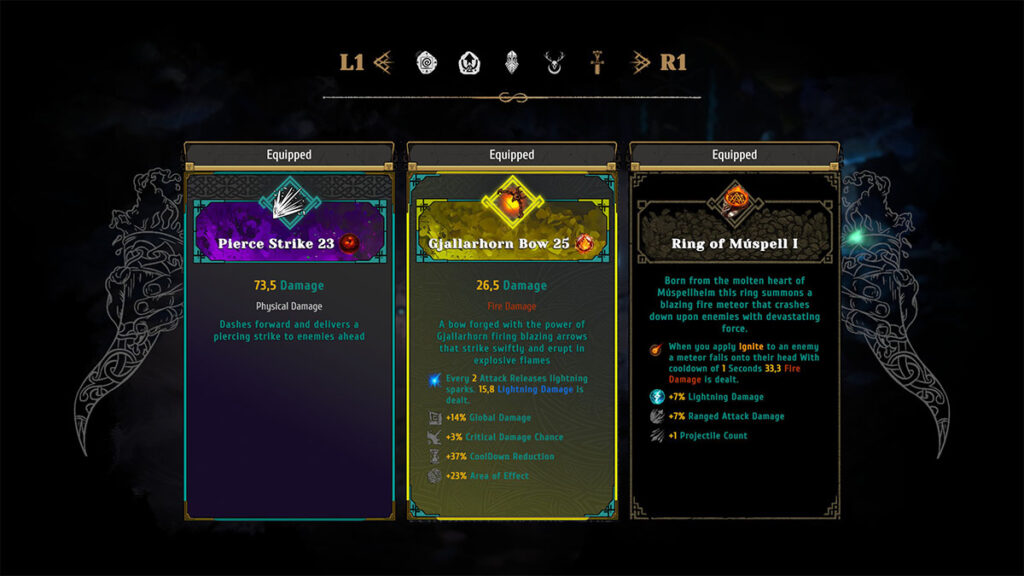1024x576 pixels.
Task: Switch to the upward arrow stone tab
Action: point(470,63)
